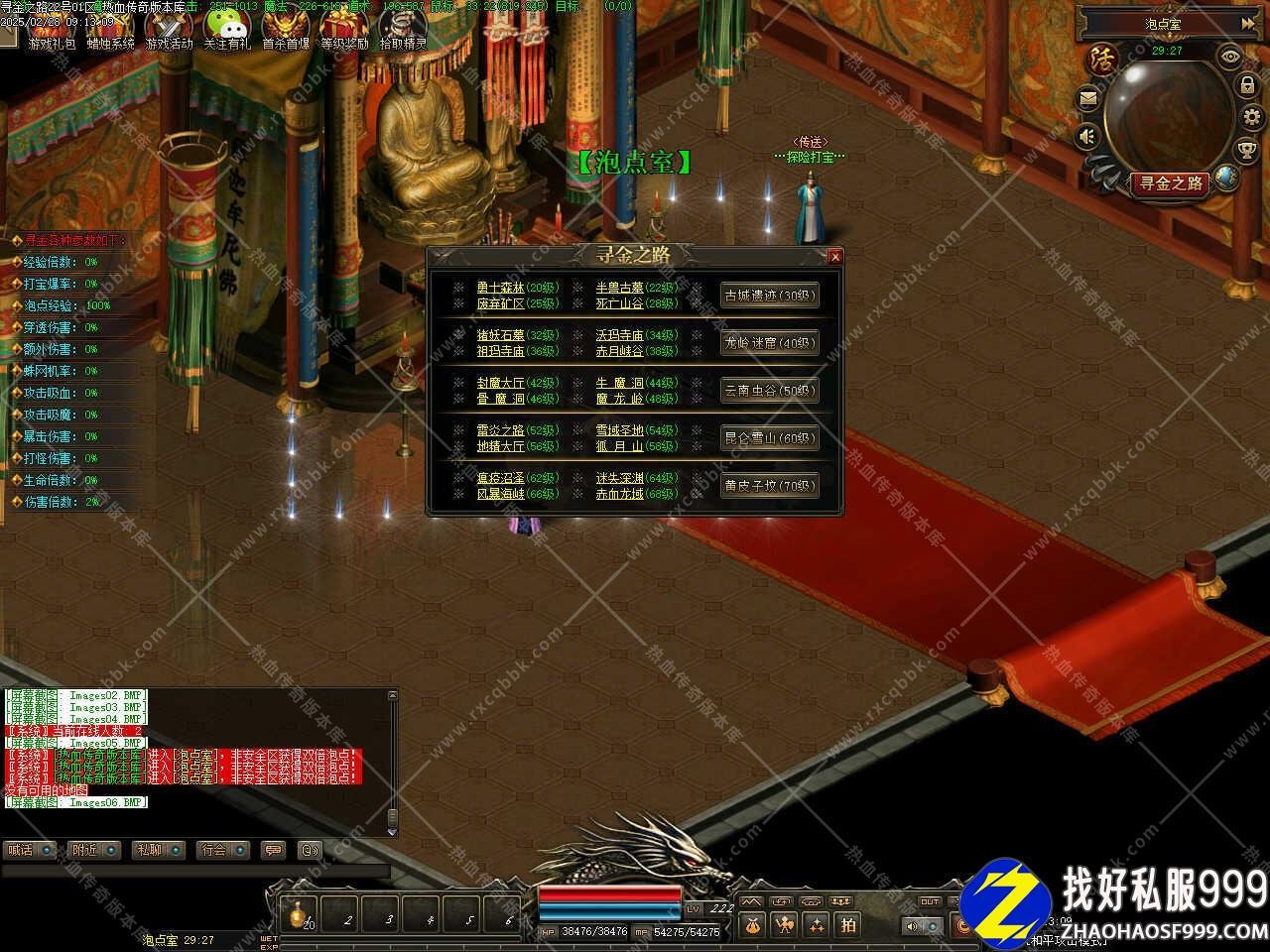Open the 等级奖励 level rewards gift
Screen dimensions: 1270x952
pos(344,32)
